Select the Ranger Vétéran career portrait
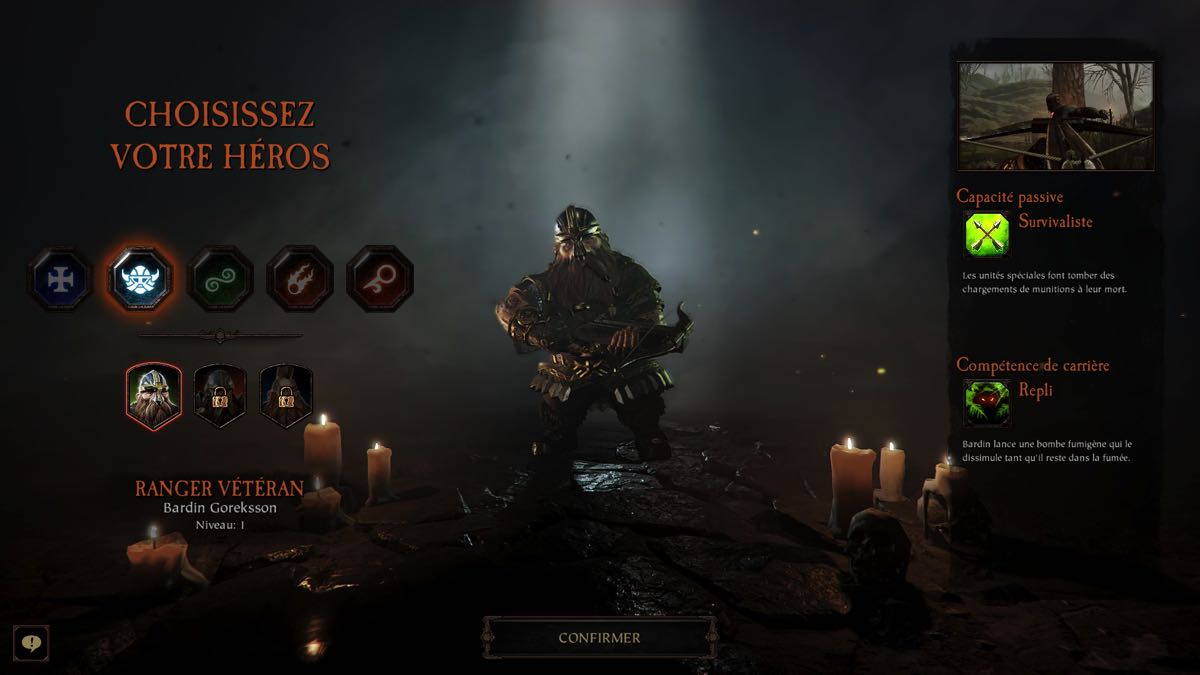The image size is (1200, 675). pos(154,396)
